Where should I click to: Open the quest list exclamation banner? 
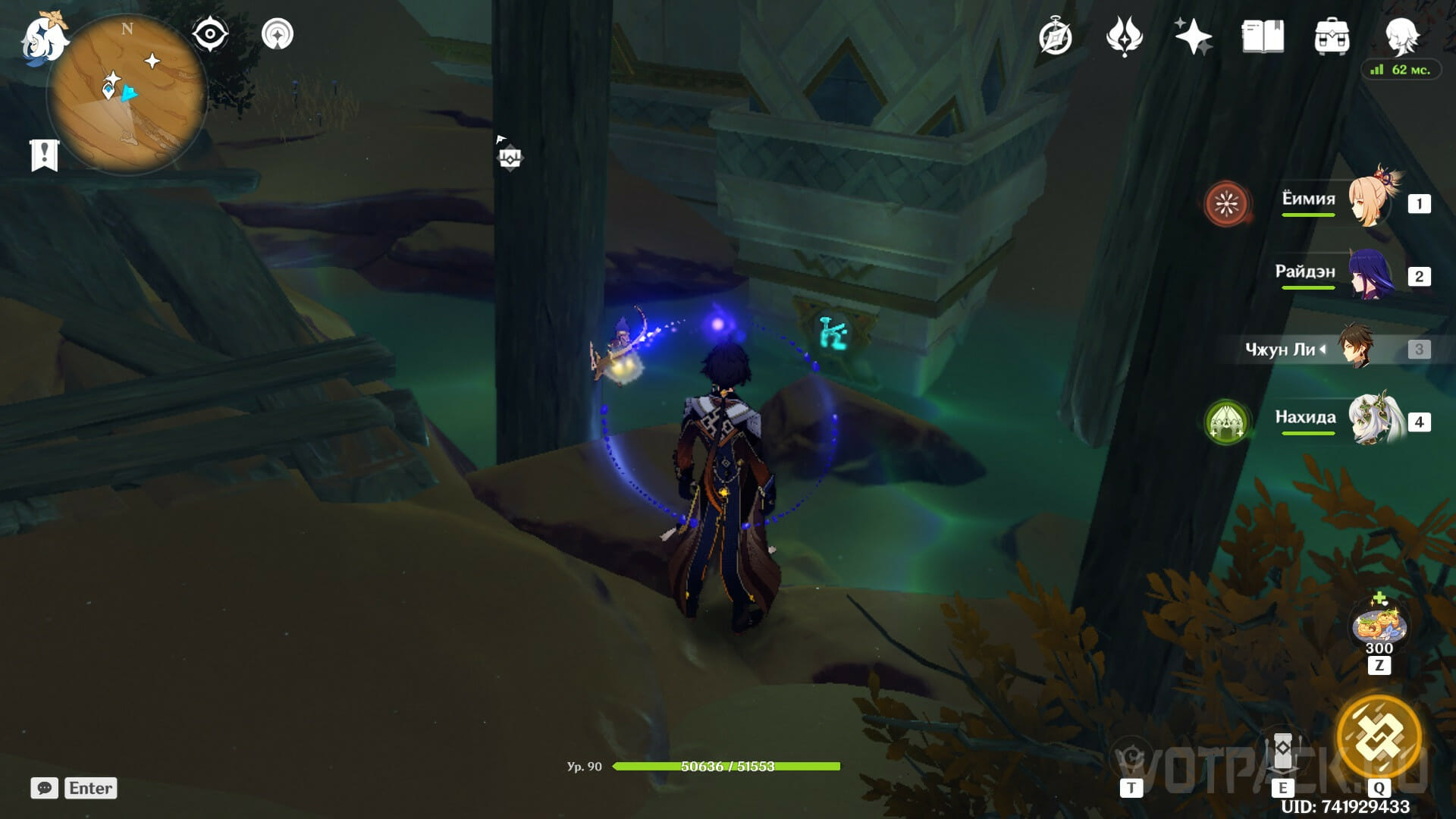point(44,155)
